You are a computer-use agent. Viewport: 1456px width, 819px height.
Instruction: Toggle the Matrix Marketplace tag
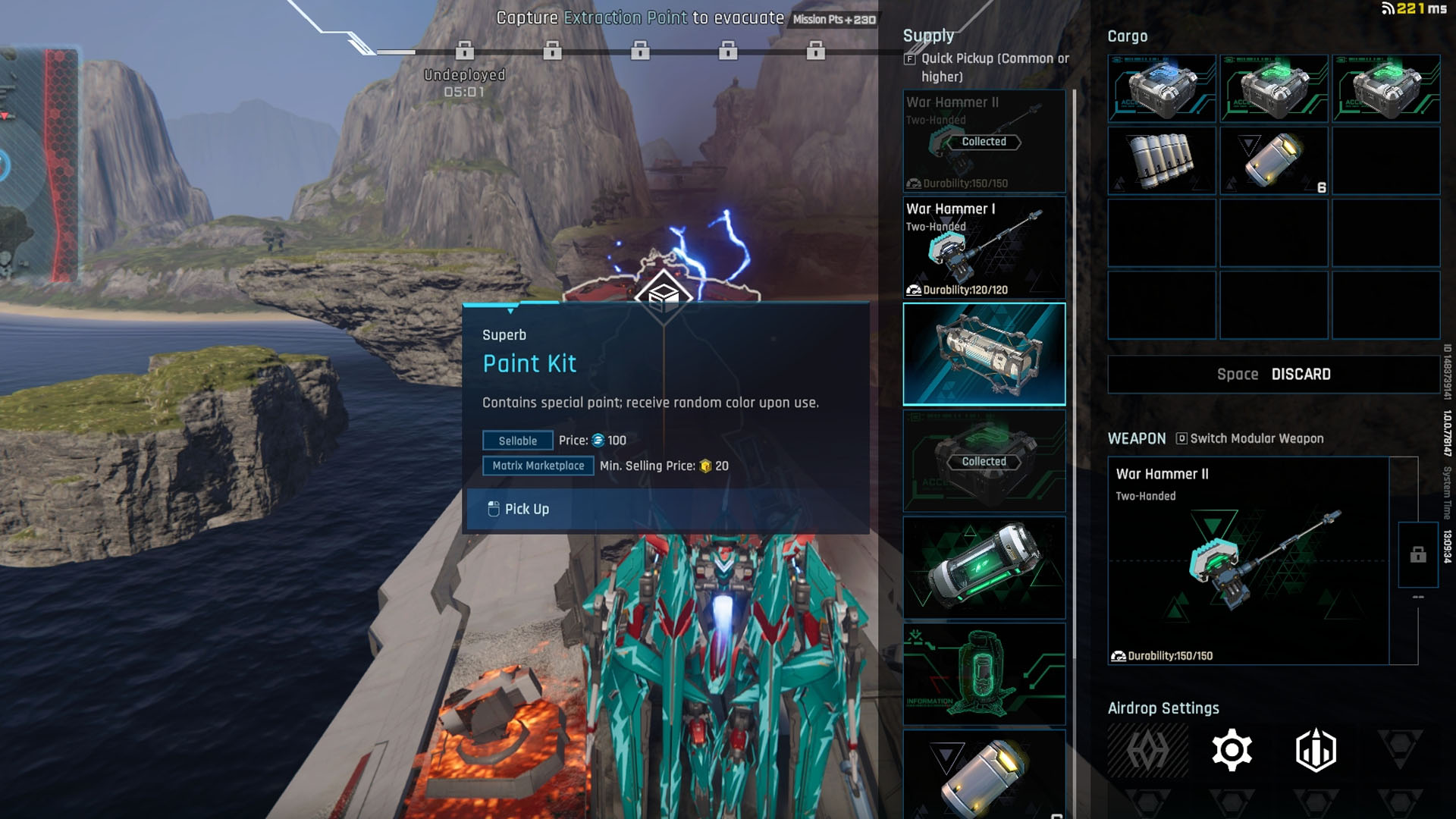pyautogui.click(x=538, y=466)
